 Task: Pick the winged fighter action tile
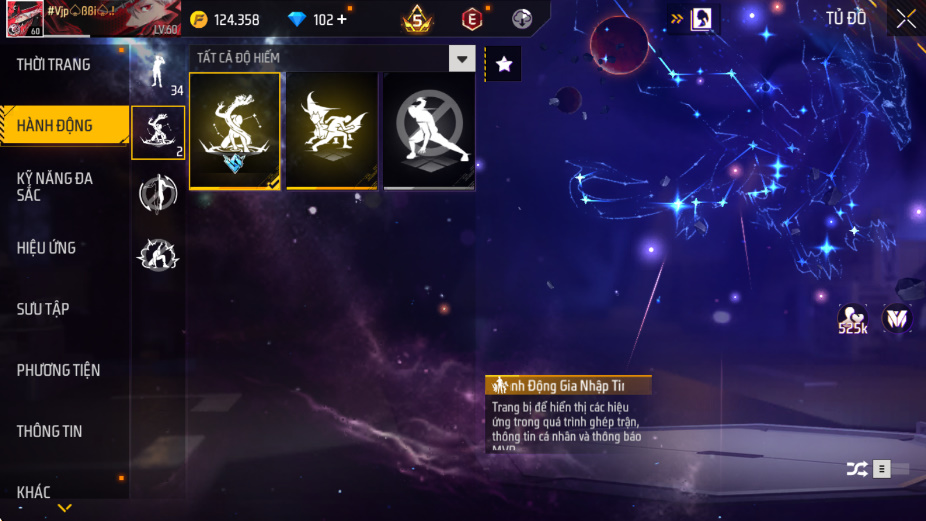click(332, 131)
